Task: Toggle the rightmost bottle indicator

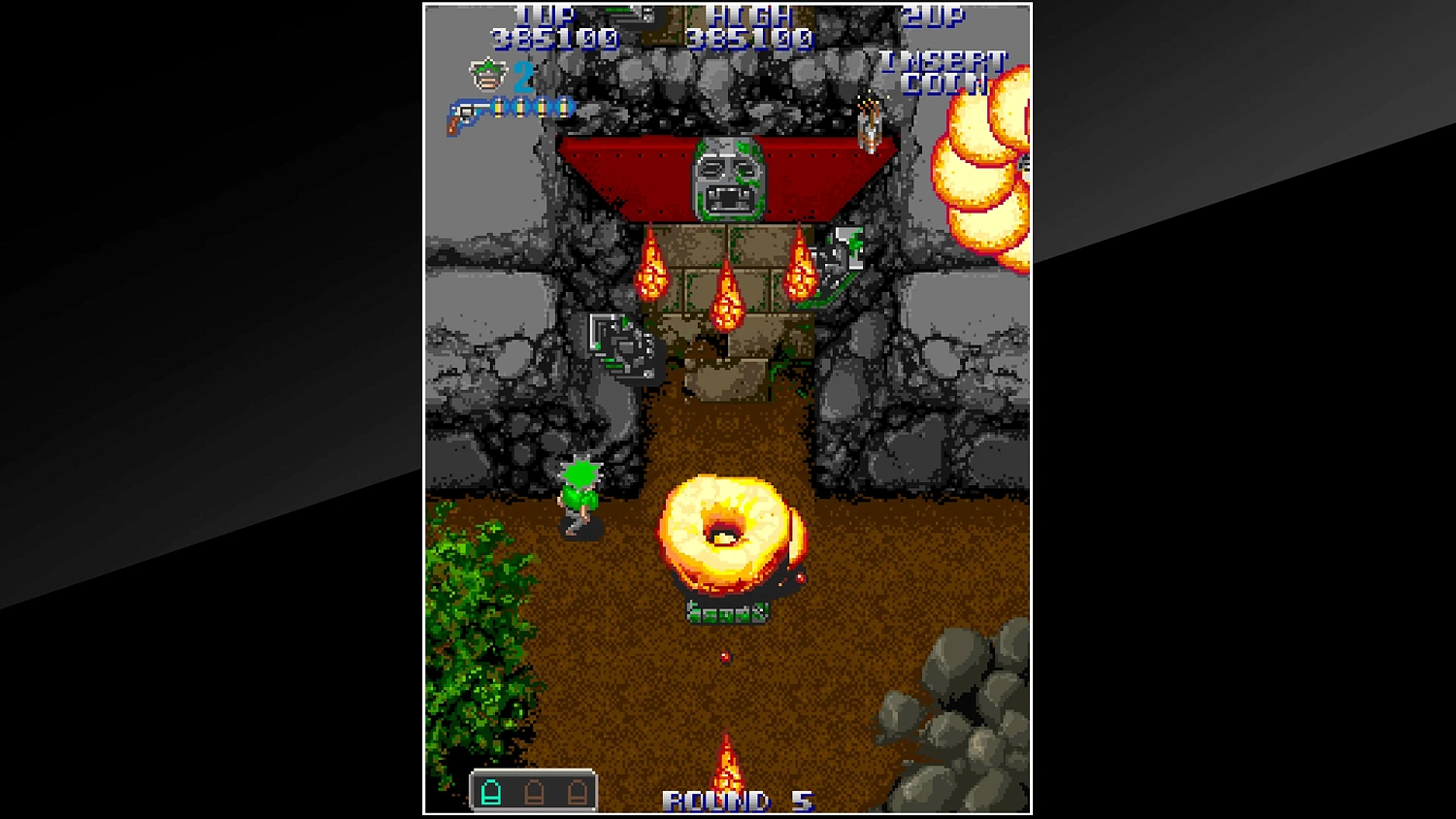Action: point(578,791)
